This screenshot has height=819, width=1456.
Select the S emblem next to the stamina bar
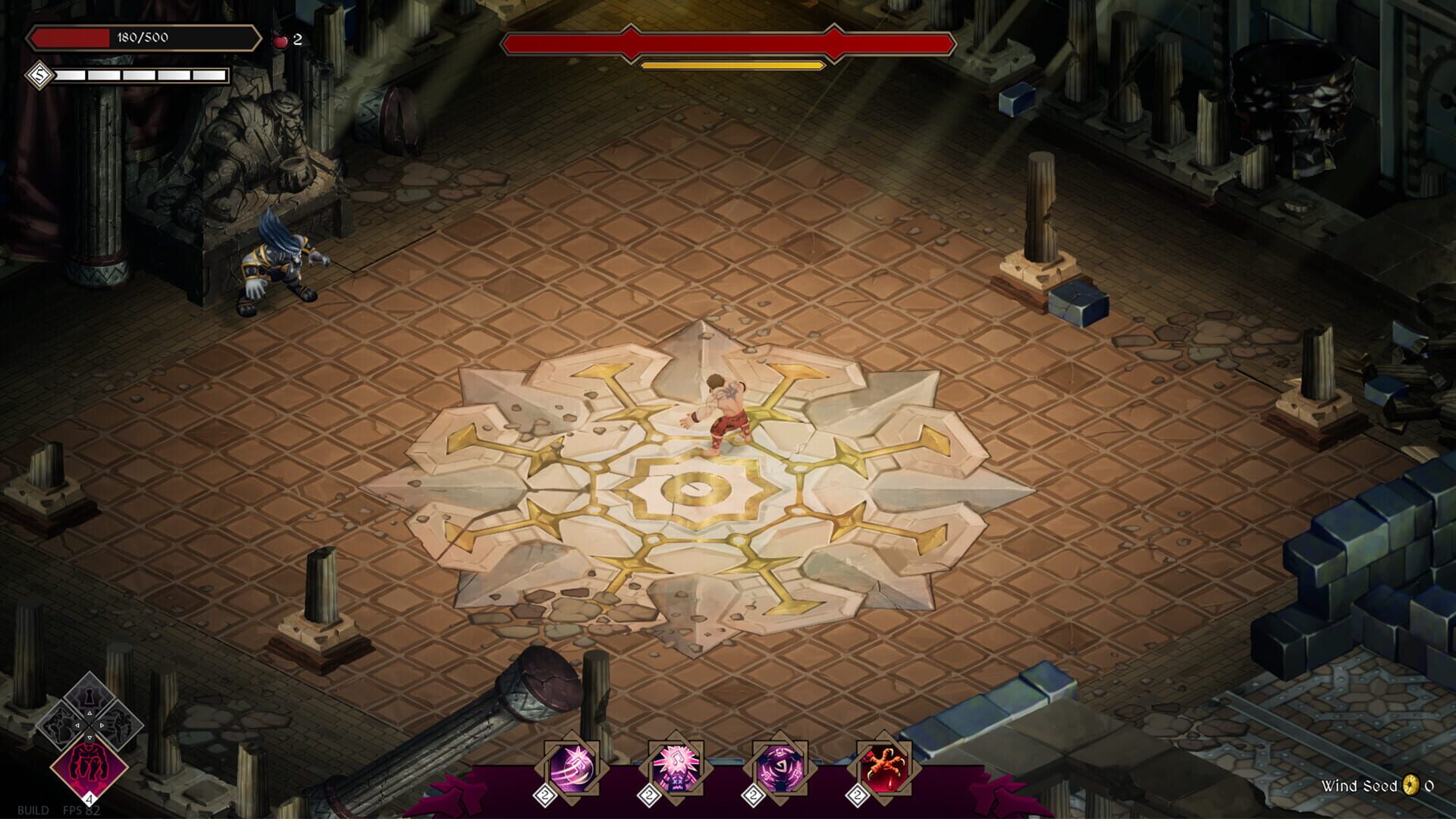pyautogui.click(x=39, y=75)
